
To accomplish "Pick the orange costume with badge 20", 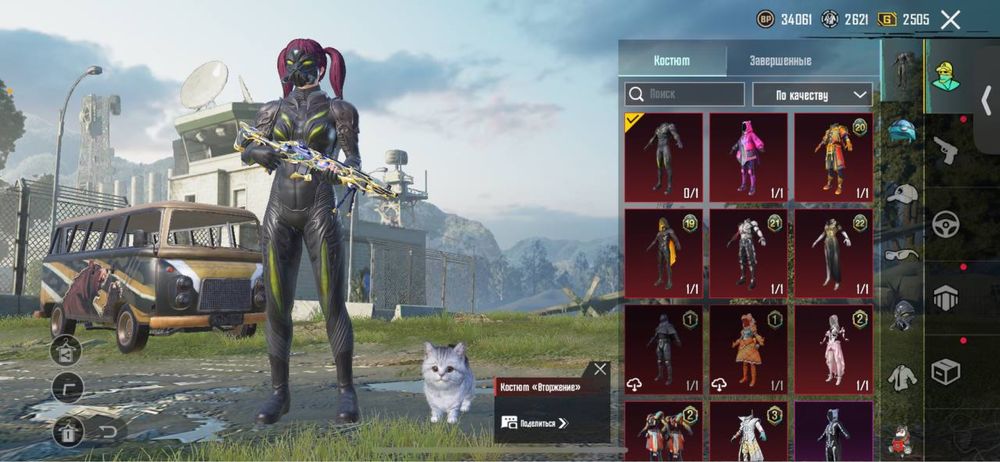I will pyautogui.click(x=833, y=157).
